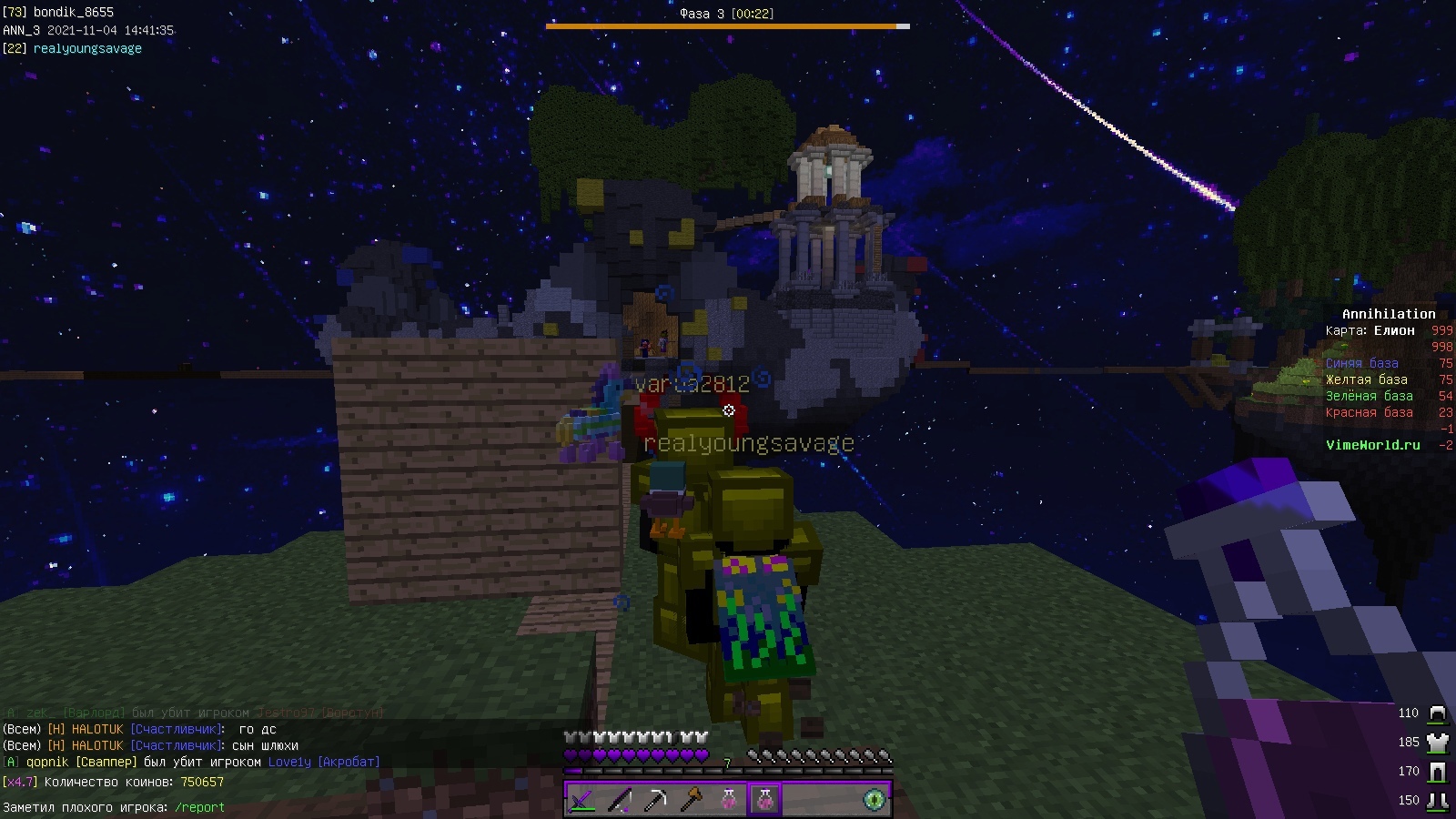Select the purple sword hotbar slot
This screenshot has height=819, width=1456.
(x=582, y=800)
